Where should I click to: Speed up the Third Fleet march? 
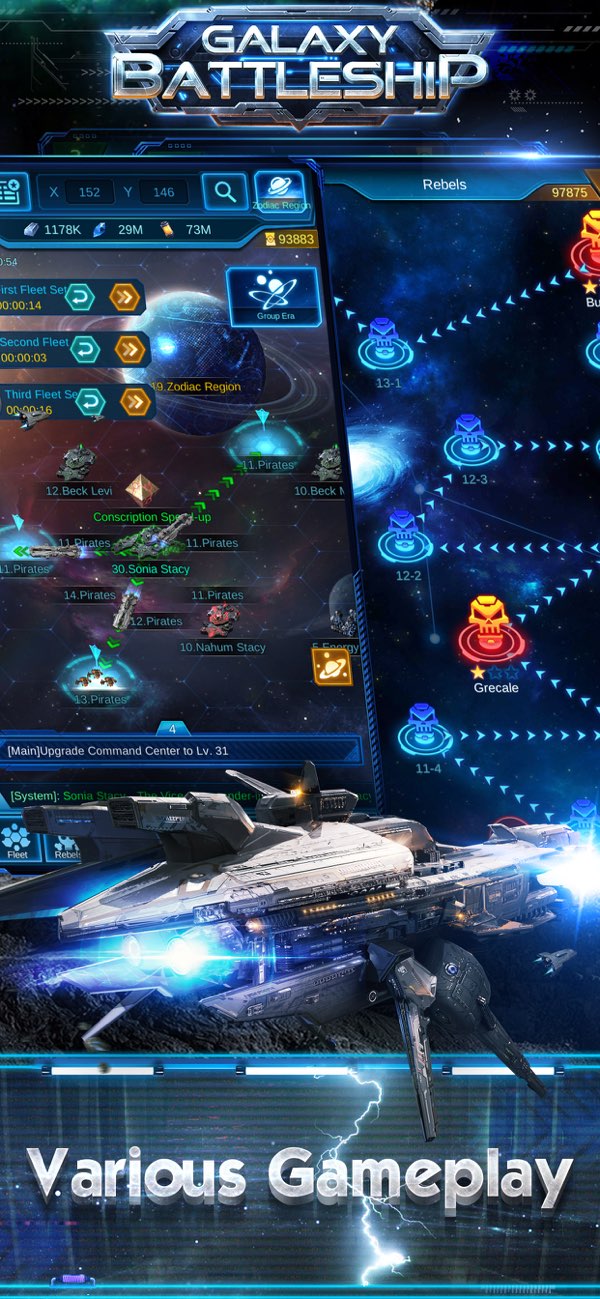pos(135,401)
